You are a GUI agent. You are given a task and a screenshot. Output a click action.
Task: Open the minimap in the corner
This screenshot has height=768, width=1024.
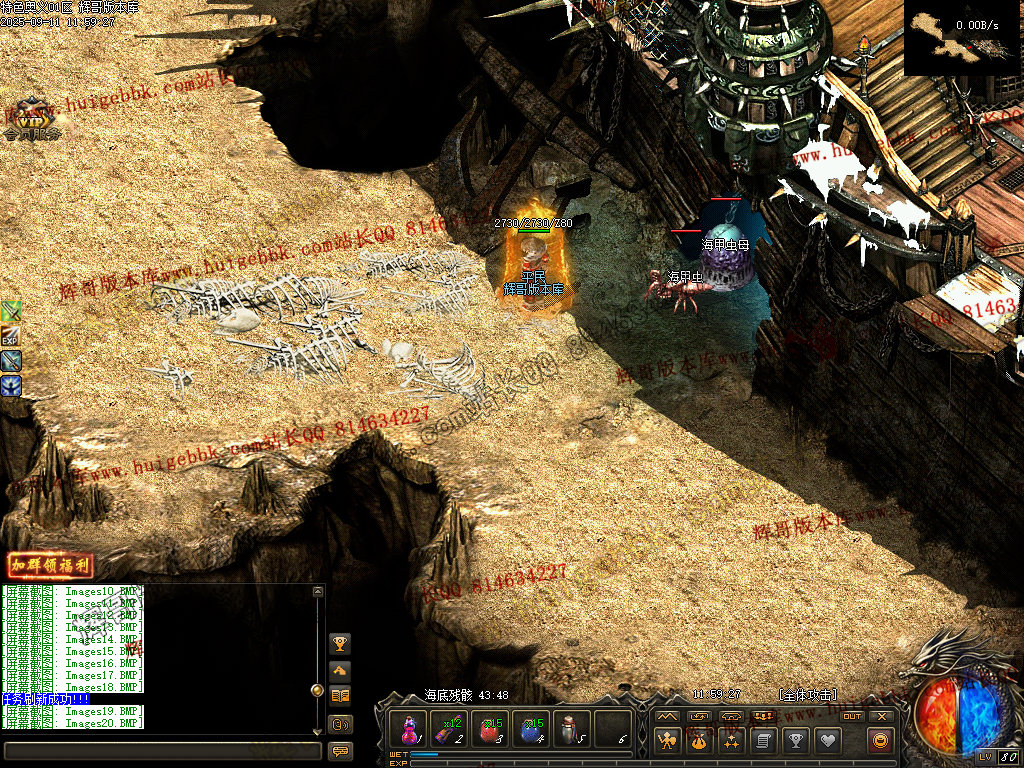pos(962,38)
